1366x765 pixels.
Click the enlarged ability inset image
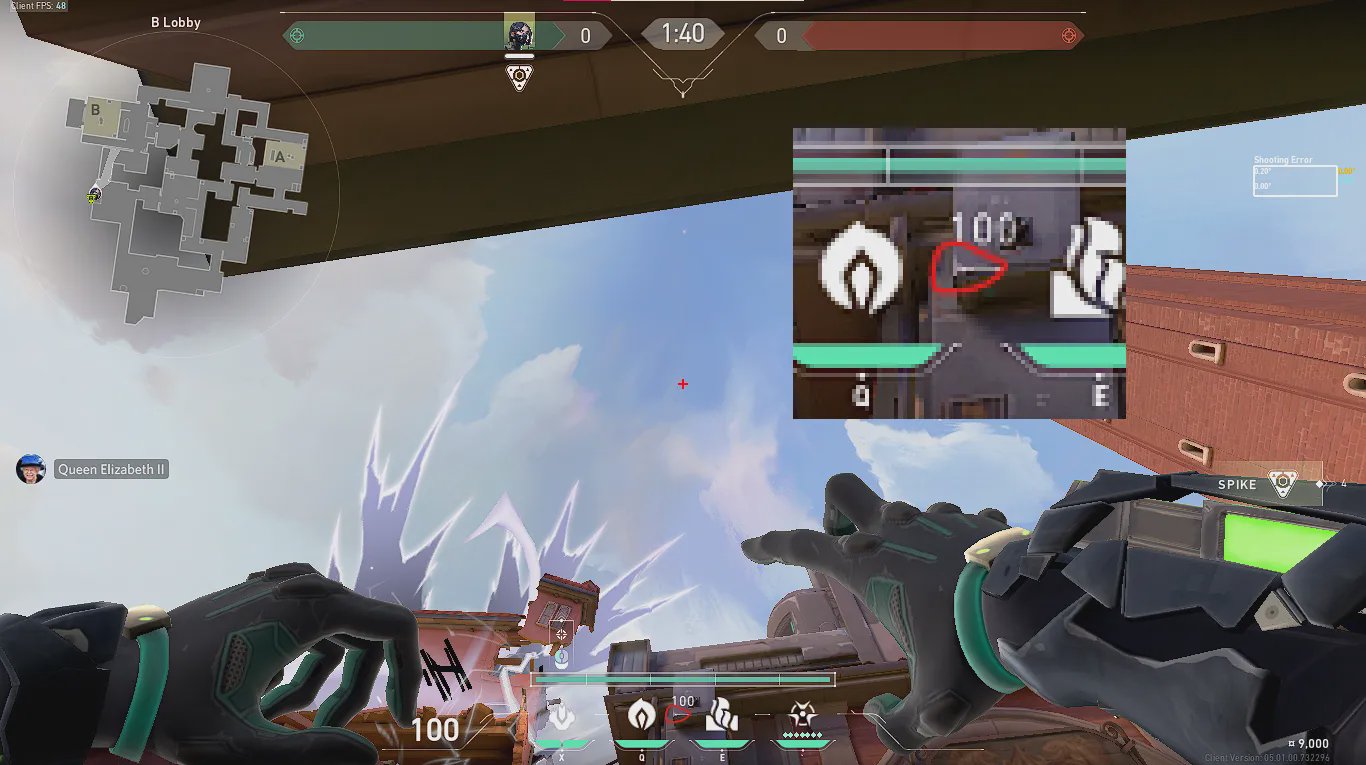959,273
